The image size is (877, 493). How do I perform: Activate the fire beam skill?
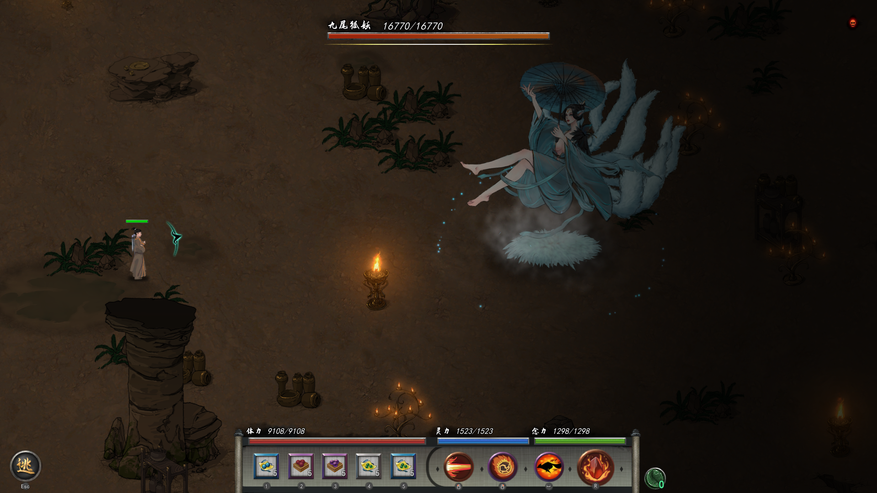click(459, 466)
